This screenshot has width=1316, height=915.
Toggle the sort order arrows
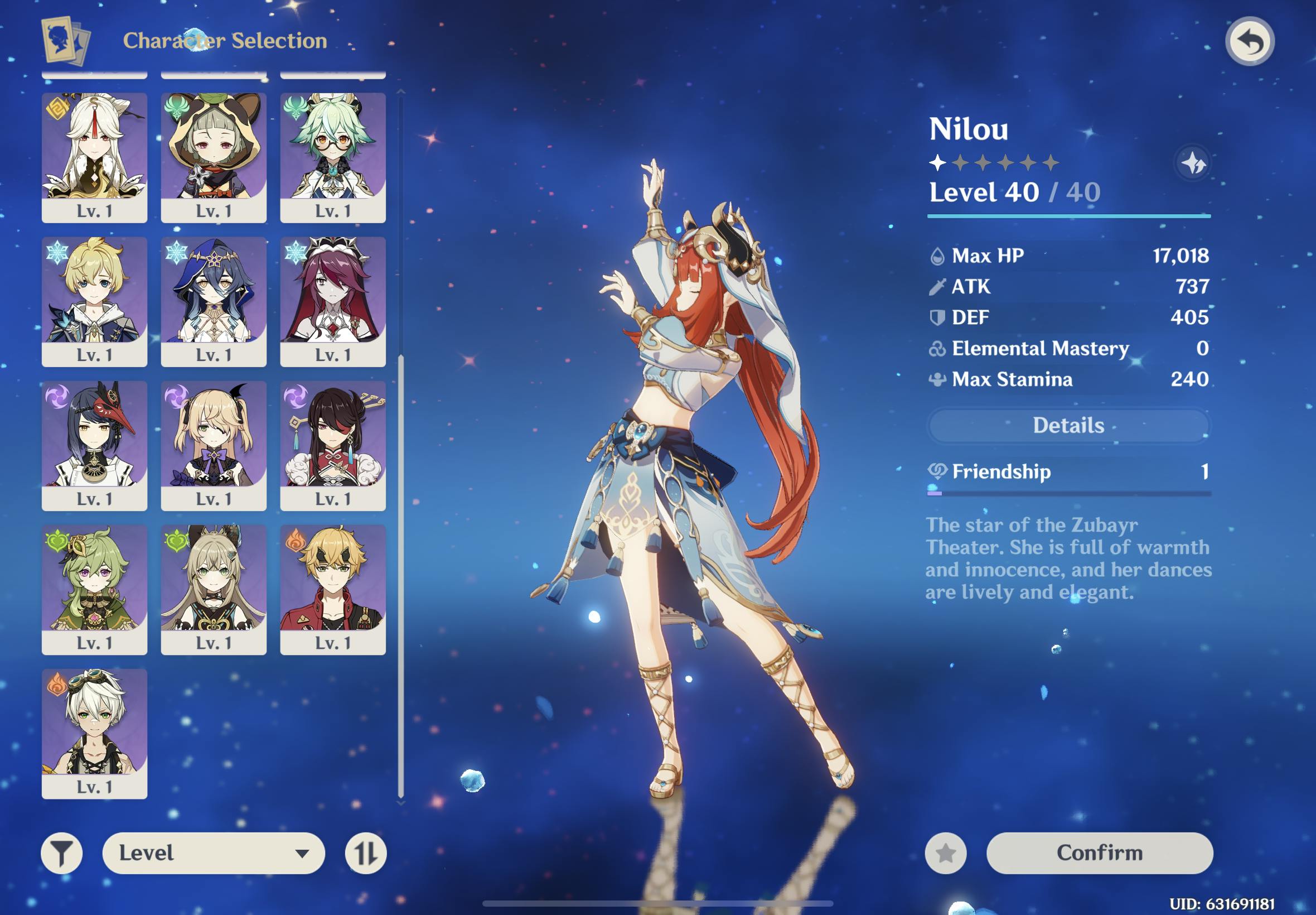pos(365,853)
